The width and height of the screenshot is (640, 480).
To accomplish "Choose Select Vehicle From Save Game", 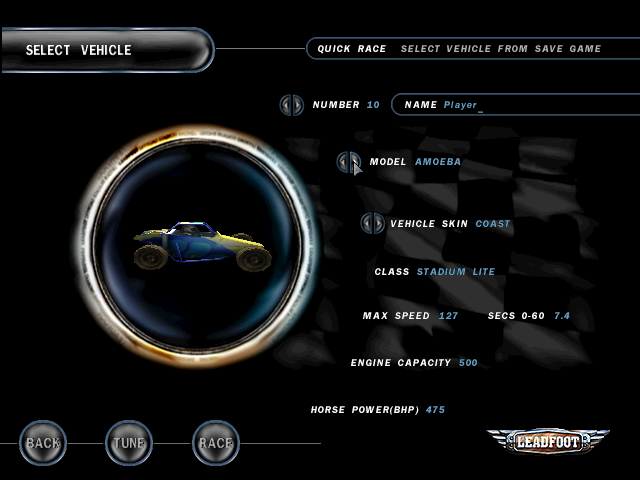I will click(x=500, y=48).
